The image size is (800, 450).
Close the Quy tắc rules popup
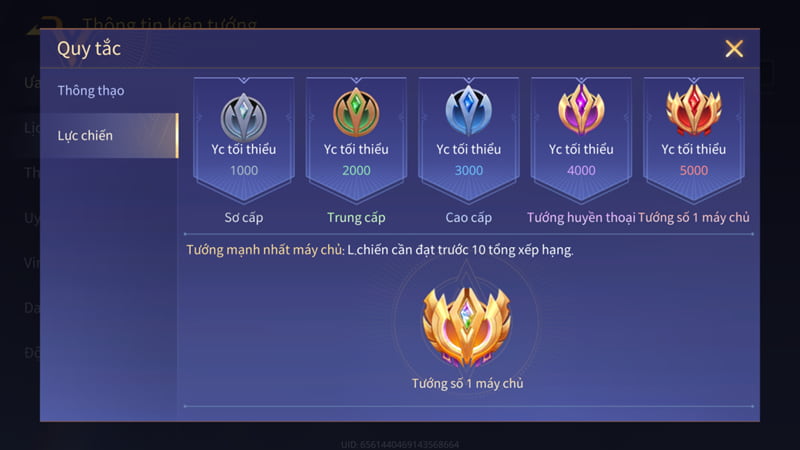(x=734, y=49)
